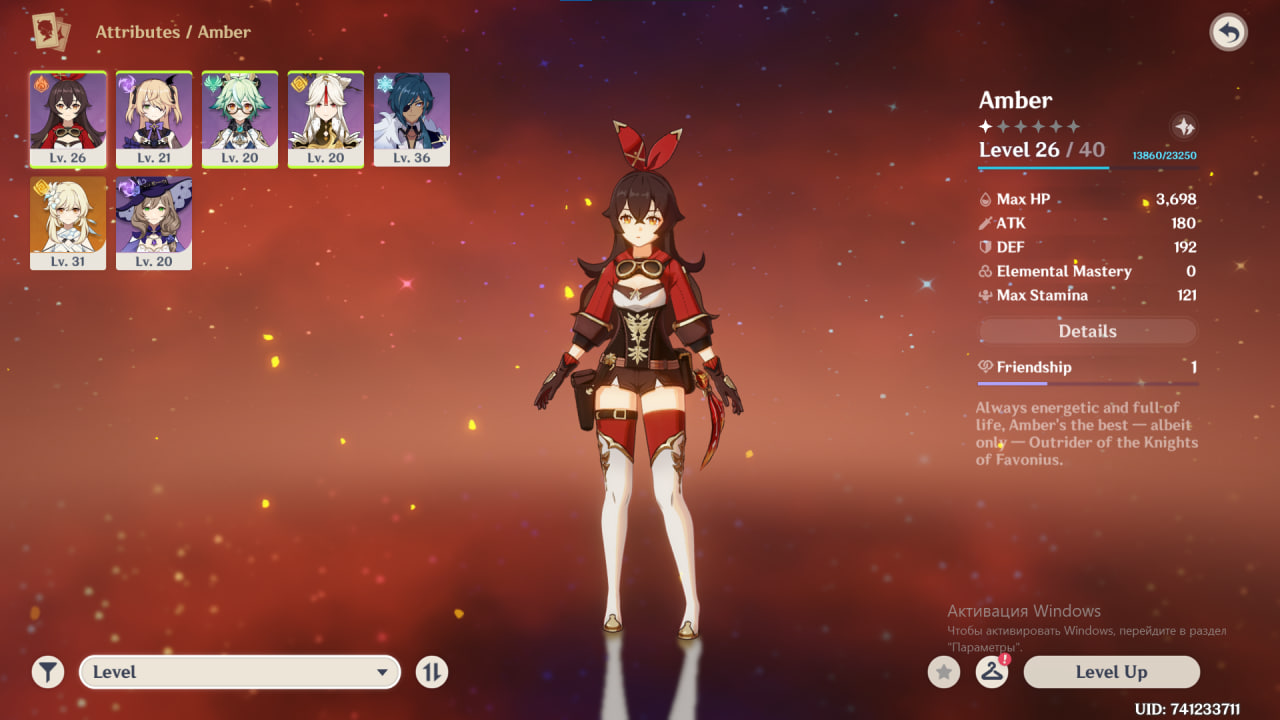Select the Lv. 20 witch hat character

[x=154, y=223]
